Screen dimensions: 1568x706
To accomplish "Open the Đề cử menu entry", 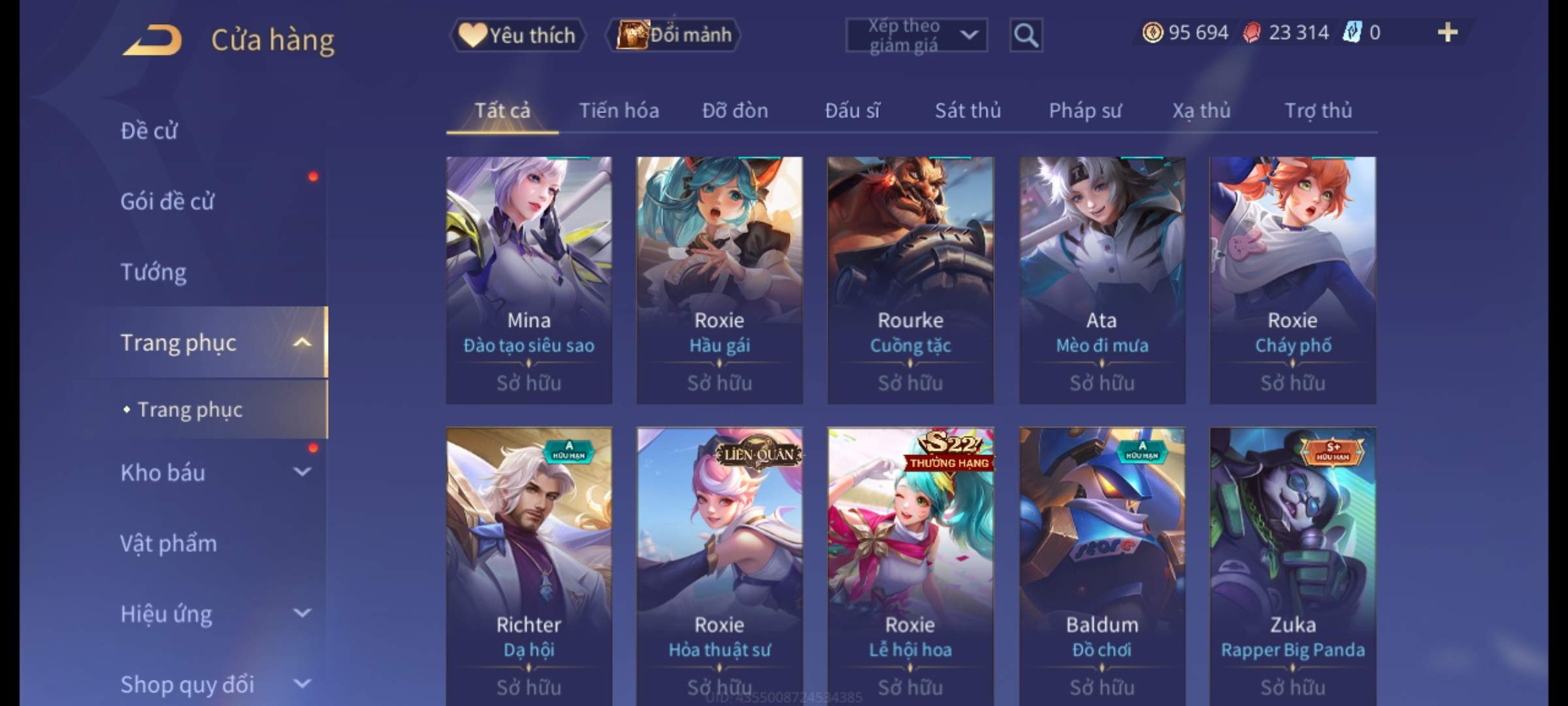I will point(149,131).
